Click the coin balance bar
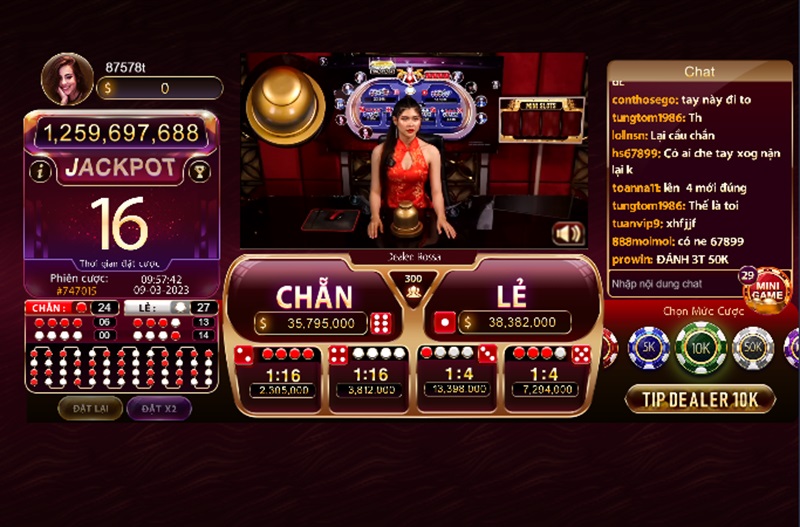Screen dimensions: 800x527 pyautogui.click(x=160, y=88)
